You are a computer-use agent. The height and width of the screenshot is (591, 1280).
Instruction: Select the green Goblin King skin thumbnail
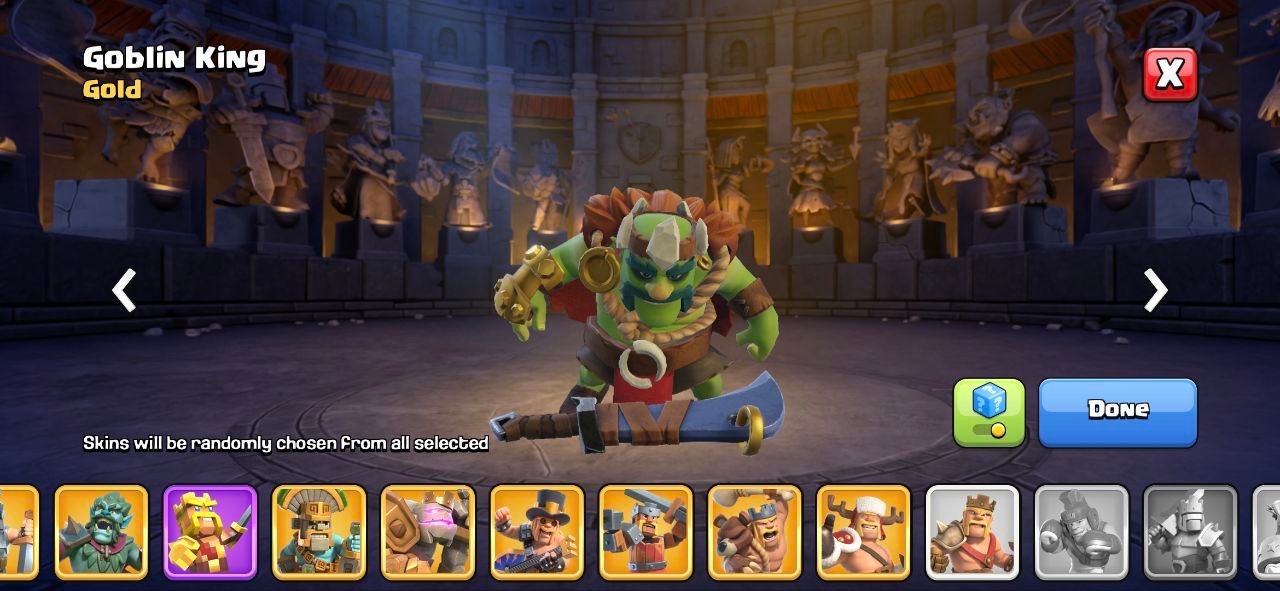pos(101,532)
